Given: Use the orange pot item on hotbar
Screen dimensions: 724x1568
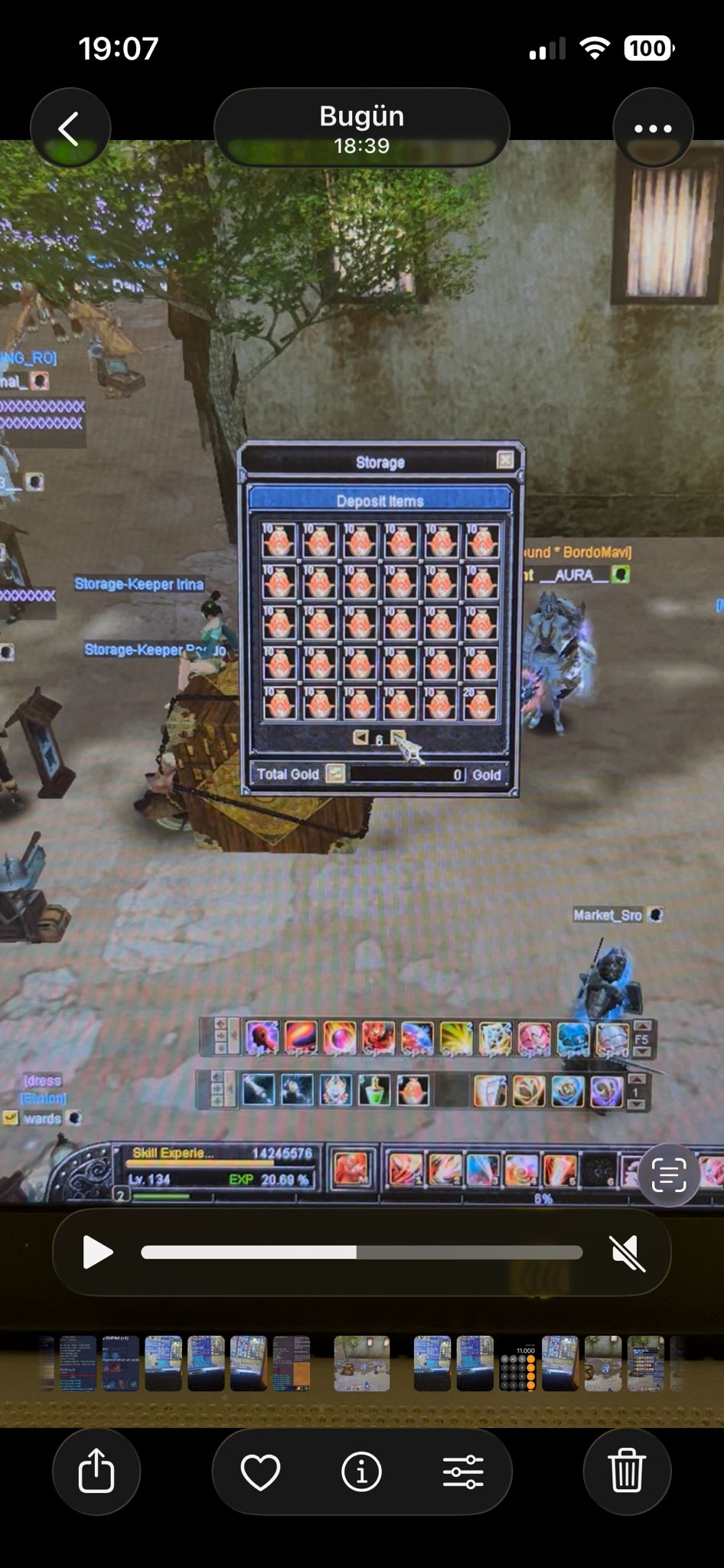Looking at the screenshot, I should click(x=413, y=1090).
